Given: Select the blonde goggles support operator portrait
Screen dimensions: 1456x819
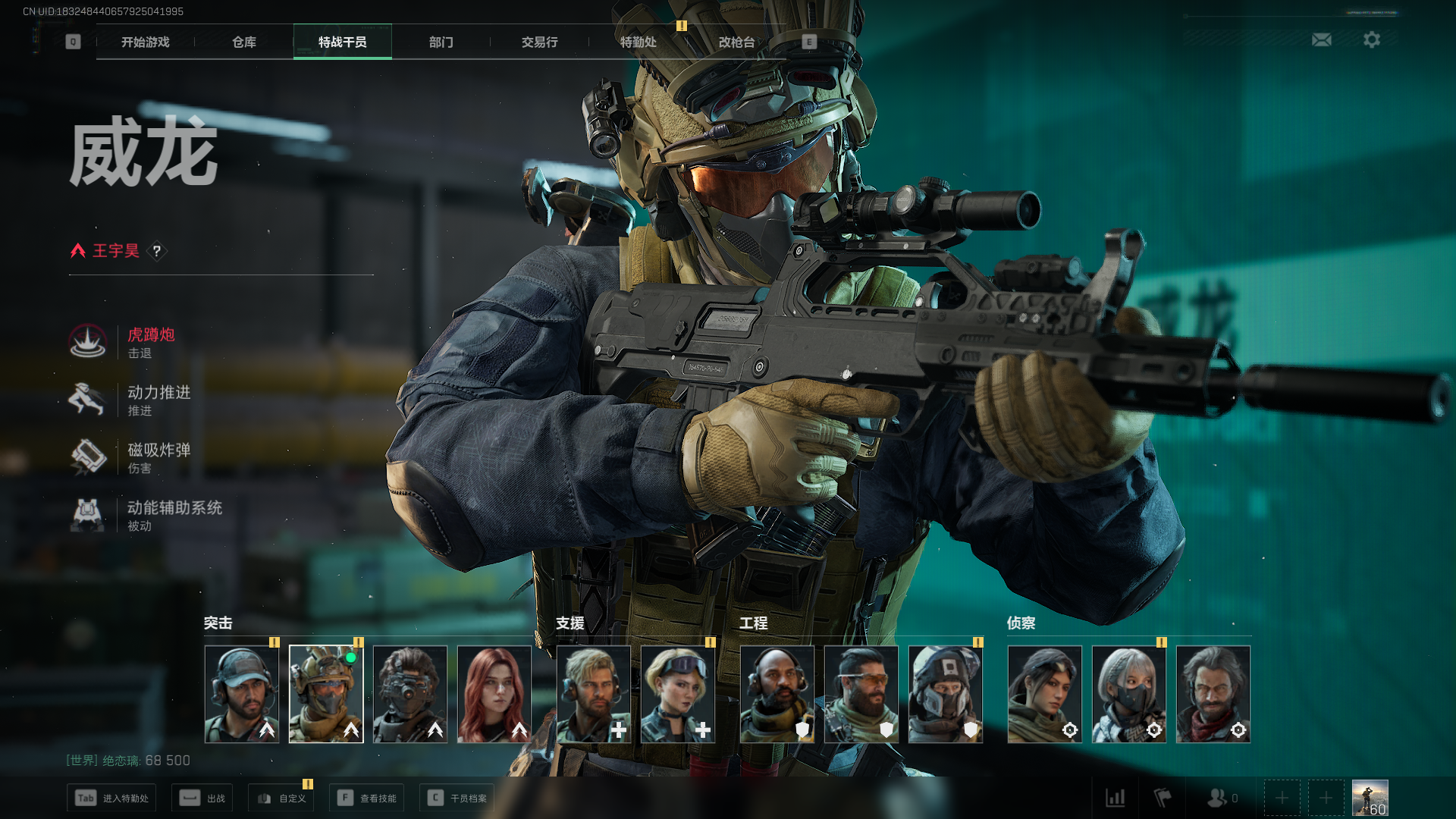Looking at the screenshot, I should tap(678, 694).
